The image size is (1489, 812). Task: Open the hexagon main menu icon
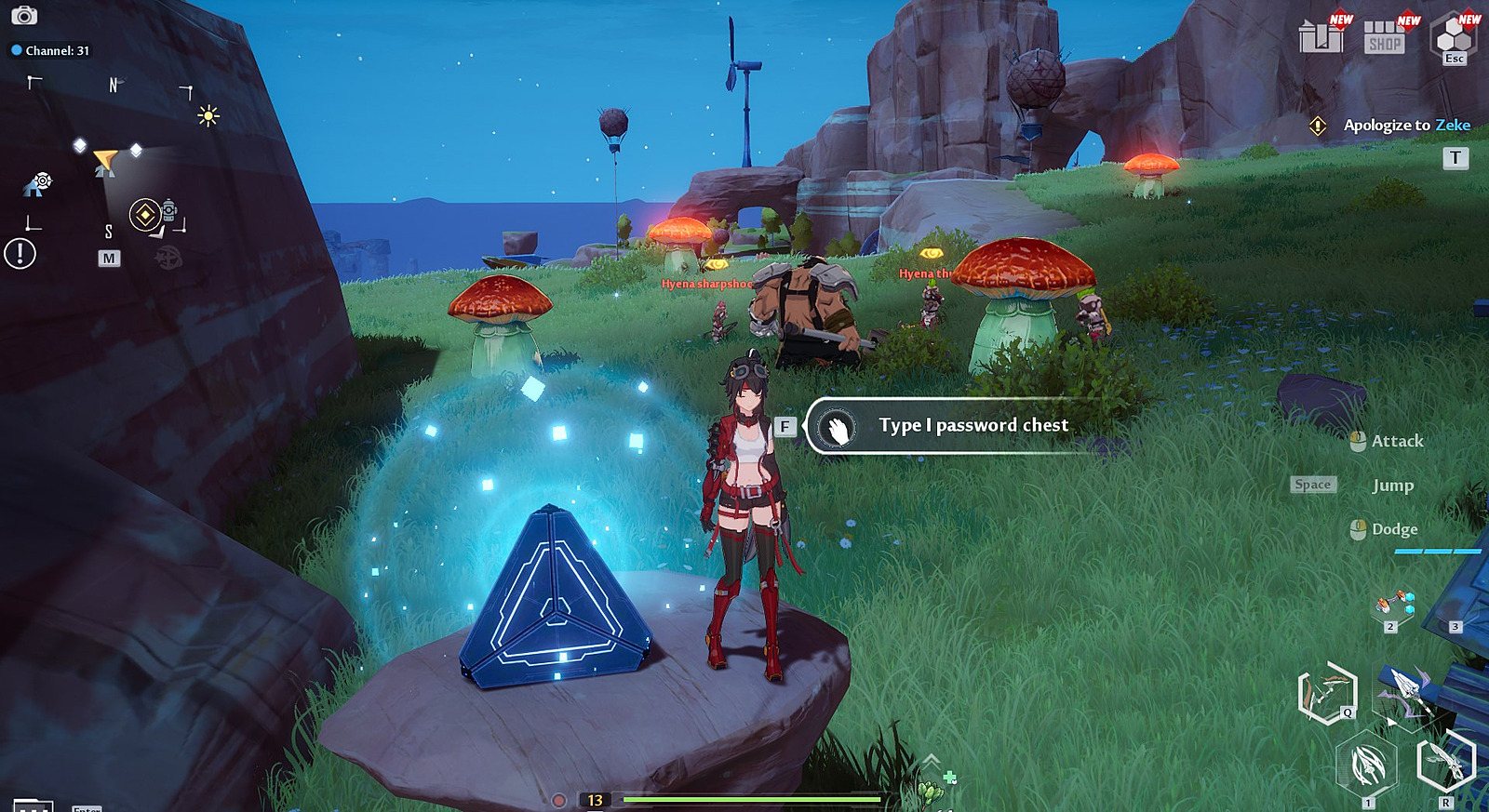[1453, 37]
